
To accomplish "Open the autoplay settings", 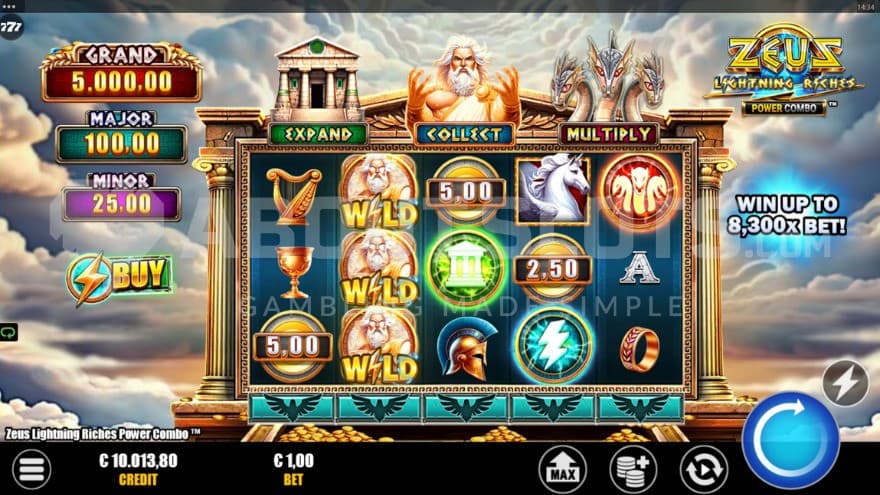I will tap(703, 468).
